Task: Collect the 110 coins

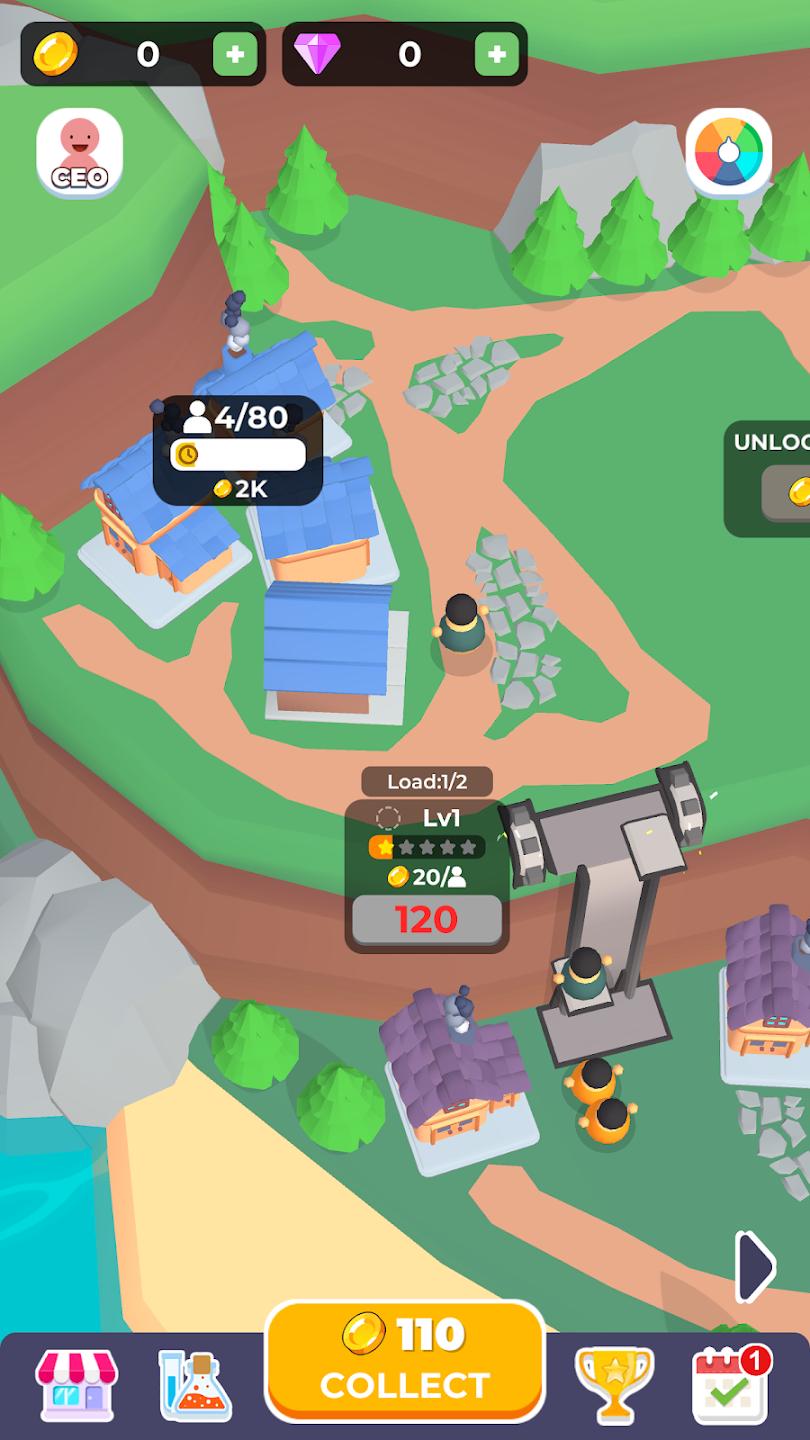Action: click(404, 1360)
